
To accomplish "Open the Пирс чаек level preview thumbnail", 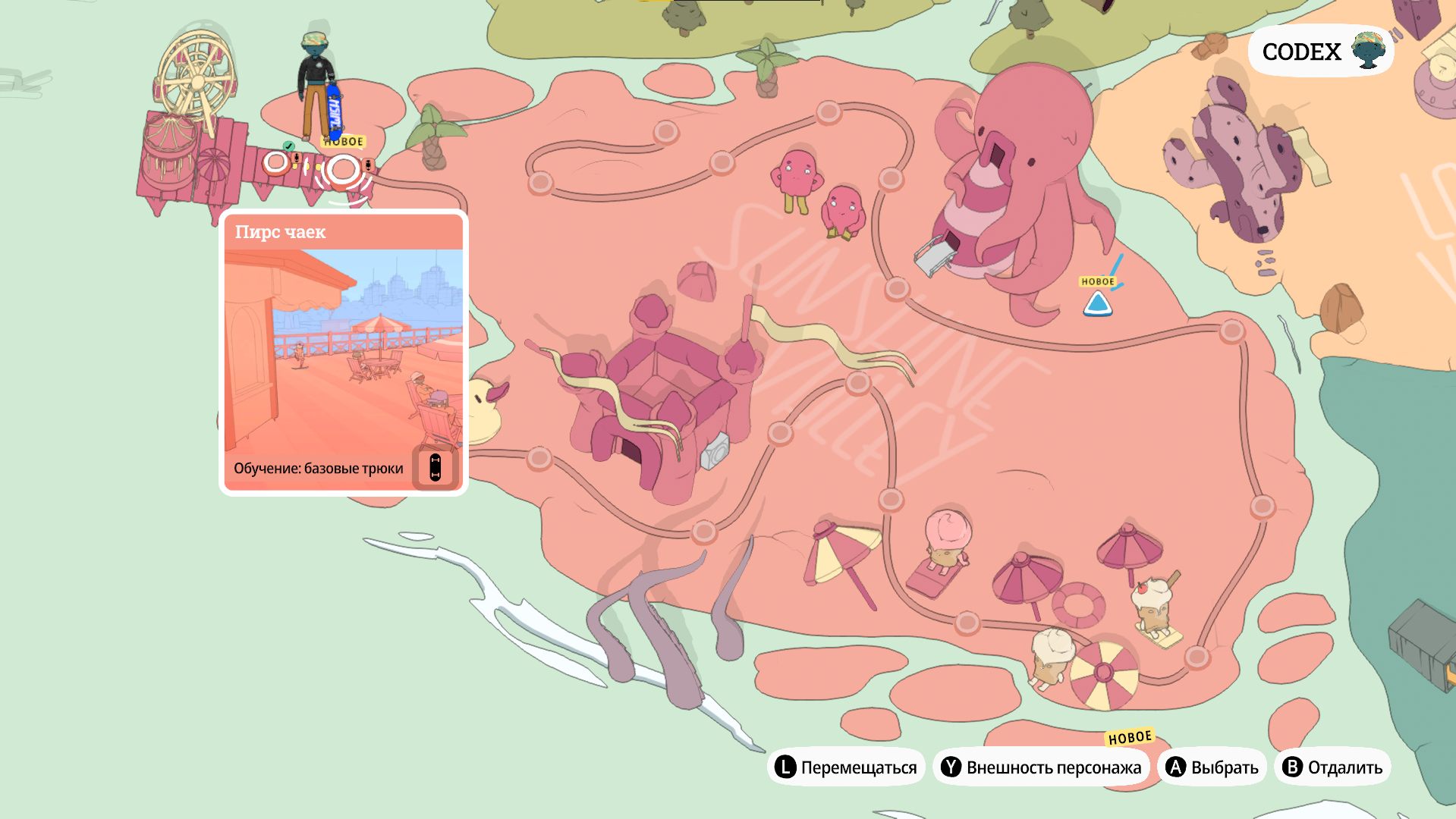I will tap(343, 350).
